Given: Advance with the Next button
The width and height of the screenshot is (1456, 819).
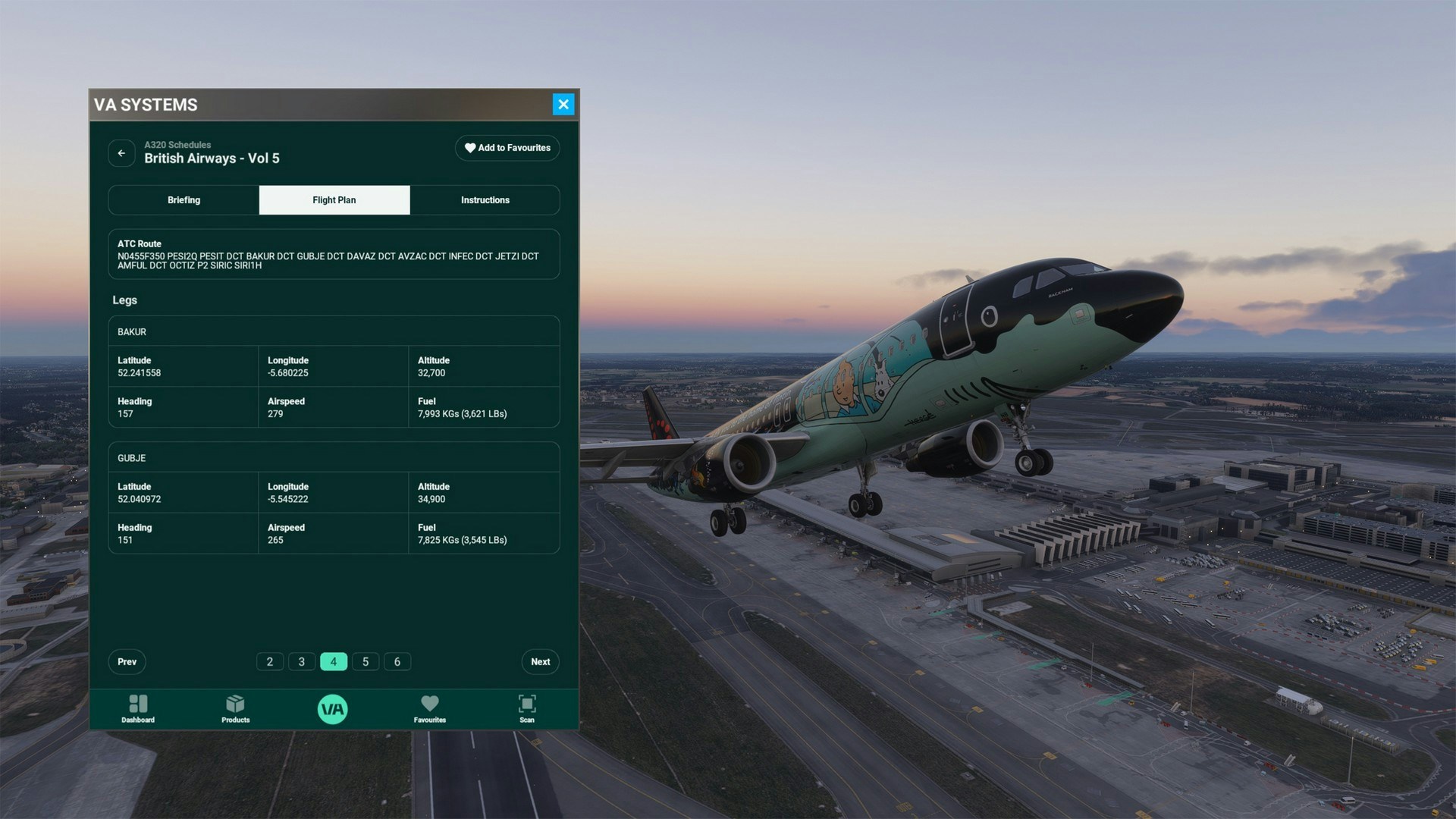Looking at the screenshot, I should pos(541,662).
